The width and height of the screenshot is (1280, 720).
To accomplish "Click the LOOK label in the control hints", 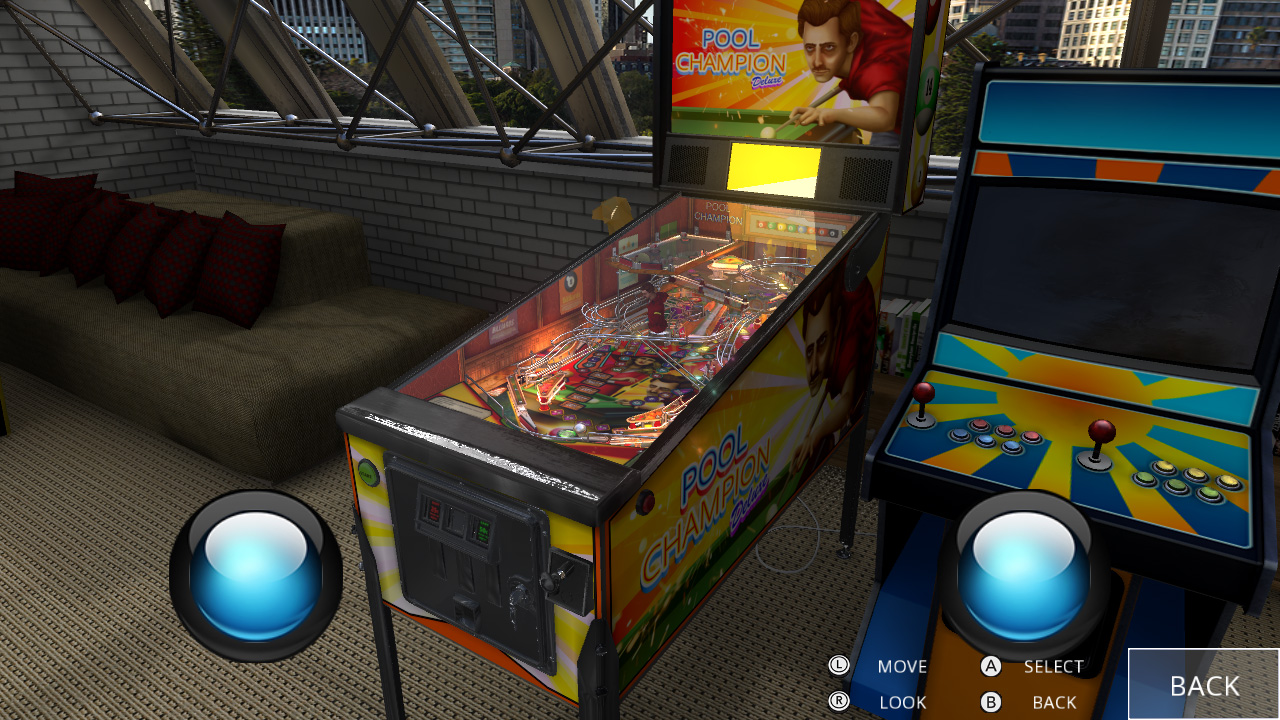I will 902,701.
